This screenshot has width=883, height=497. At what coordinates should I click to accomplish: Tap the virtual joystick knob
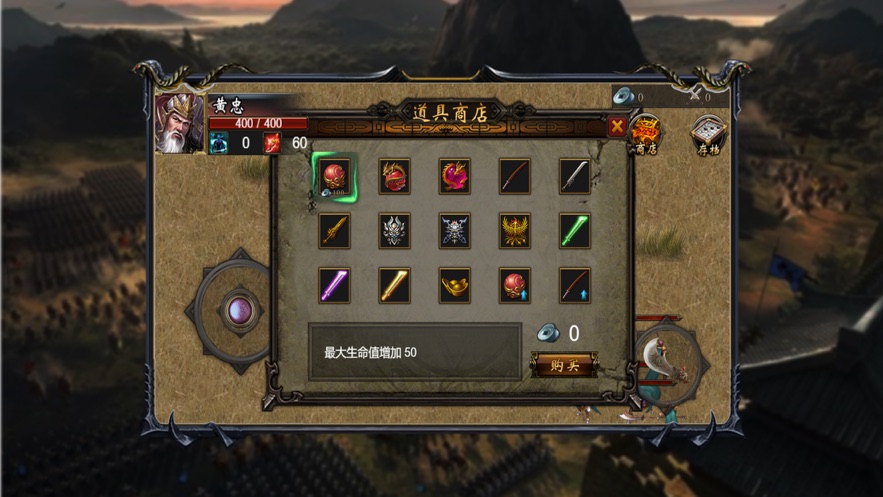(238, 309)
